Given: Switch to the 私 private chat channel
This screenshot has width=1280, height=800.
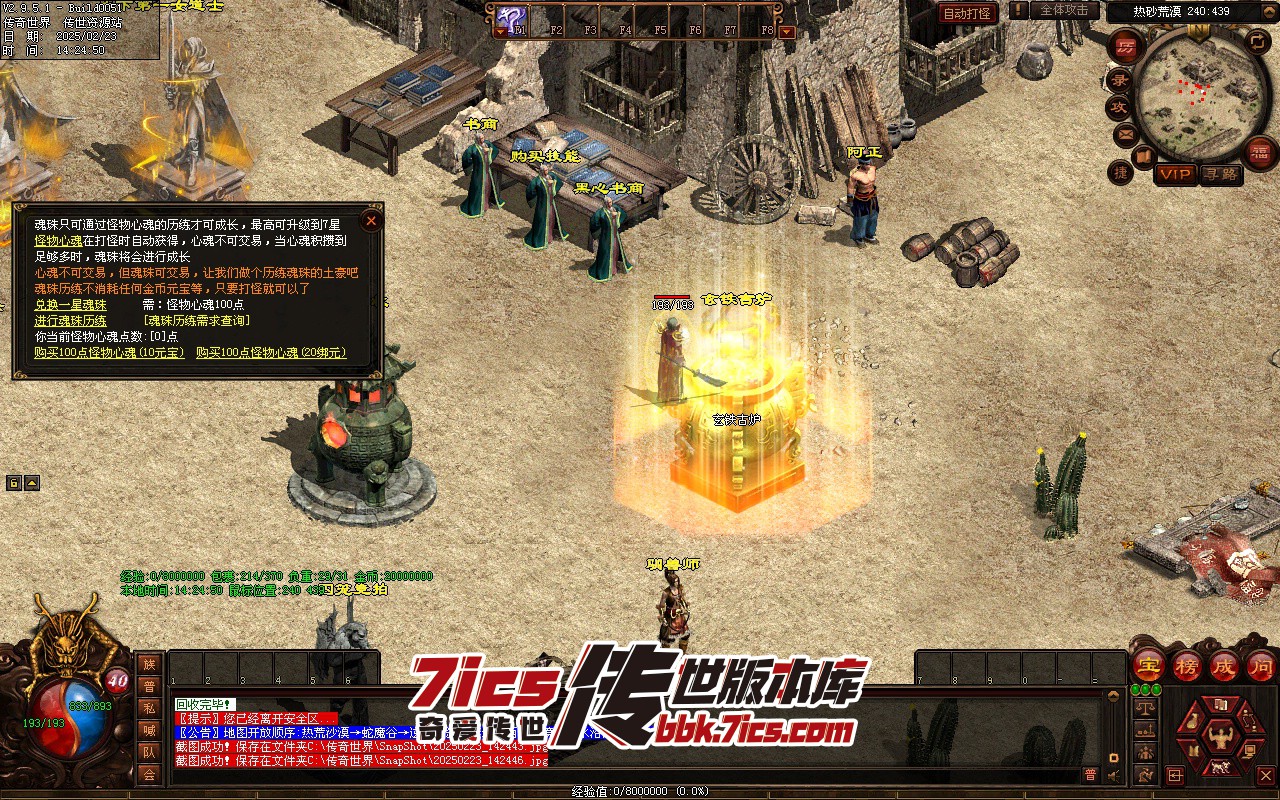Looking at the screenshot, I should (x=149, y=708).
